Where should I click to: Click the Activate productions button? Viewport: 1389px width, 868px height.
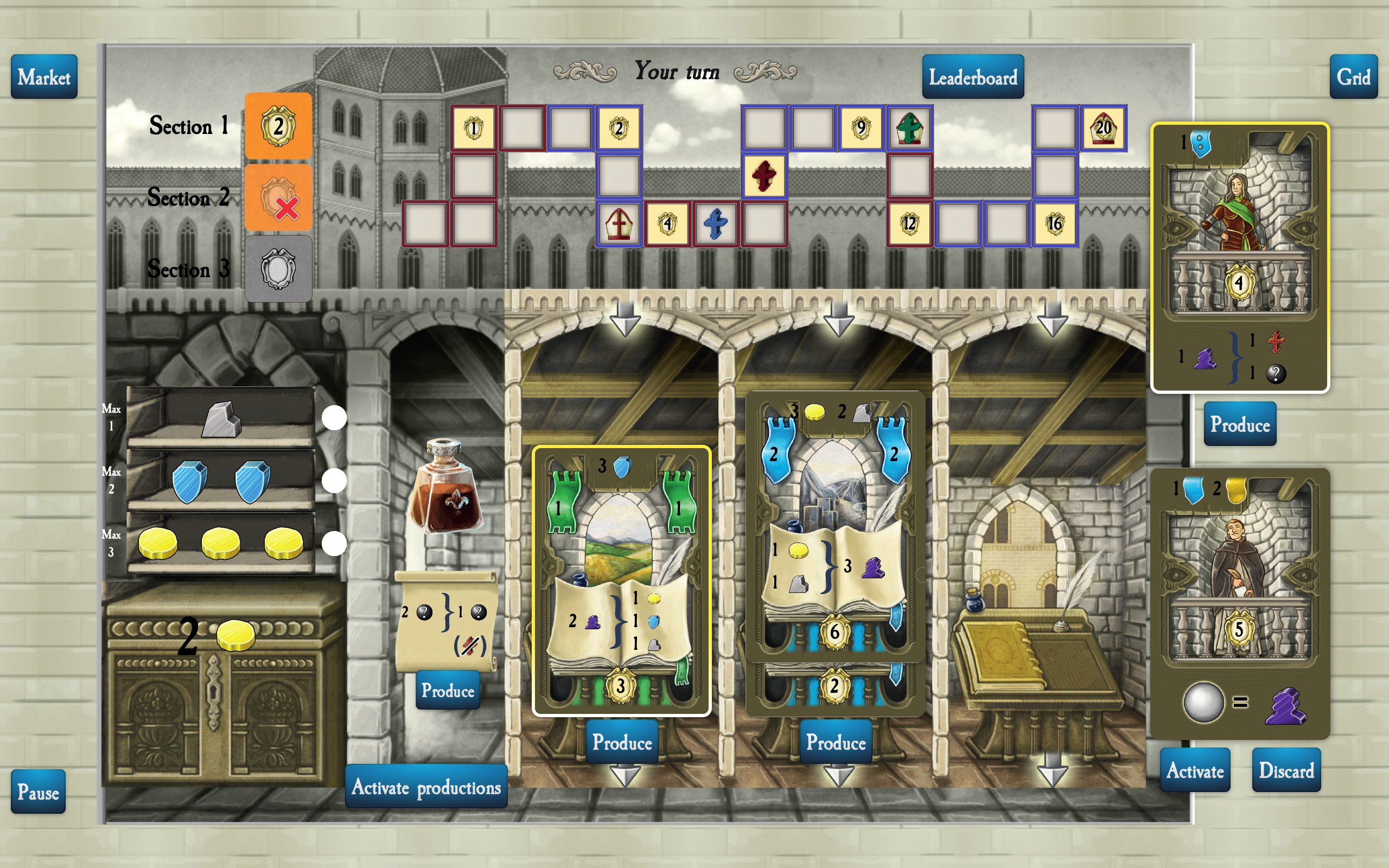[426, 787]
